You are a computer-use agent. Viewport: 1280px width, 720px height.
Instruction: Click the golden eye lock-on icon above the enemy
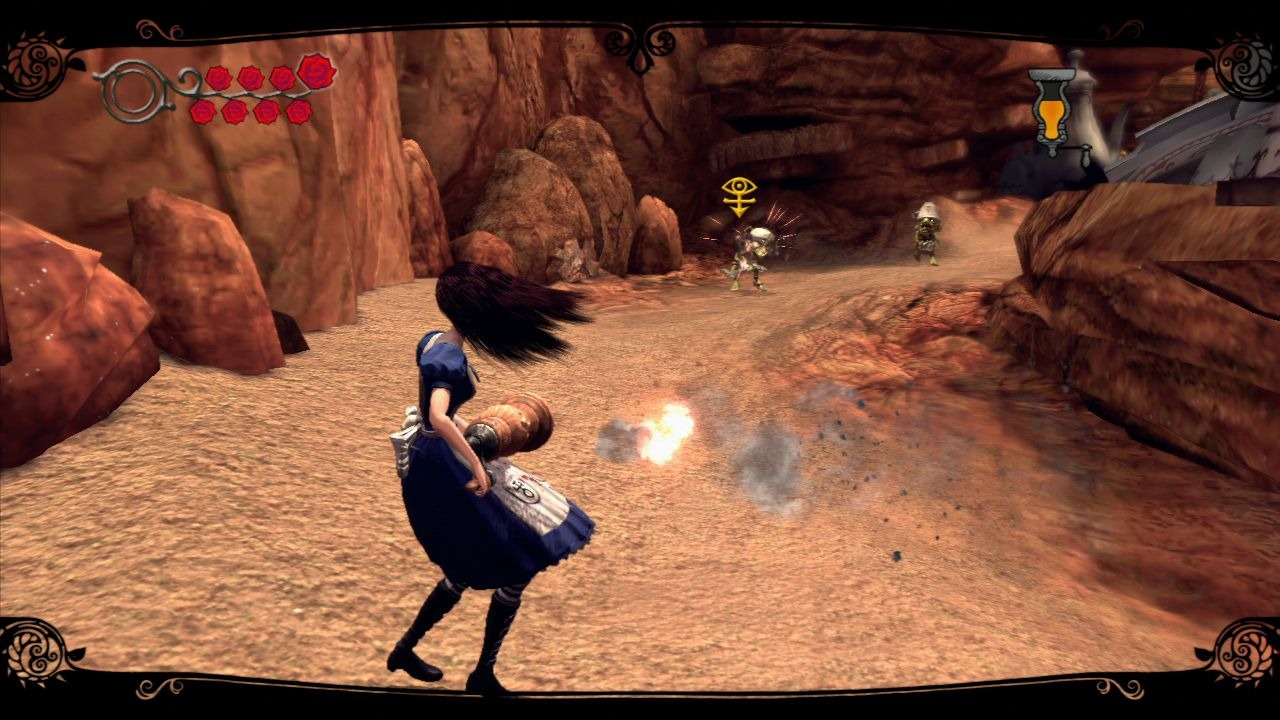pos(739,188)
